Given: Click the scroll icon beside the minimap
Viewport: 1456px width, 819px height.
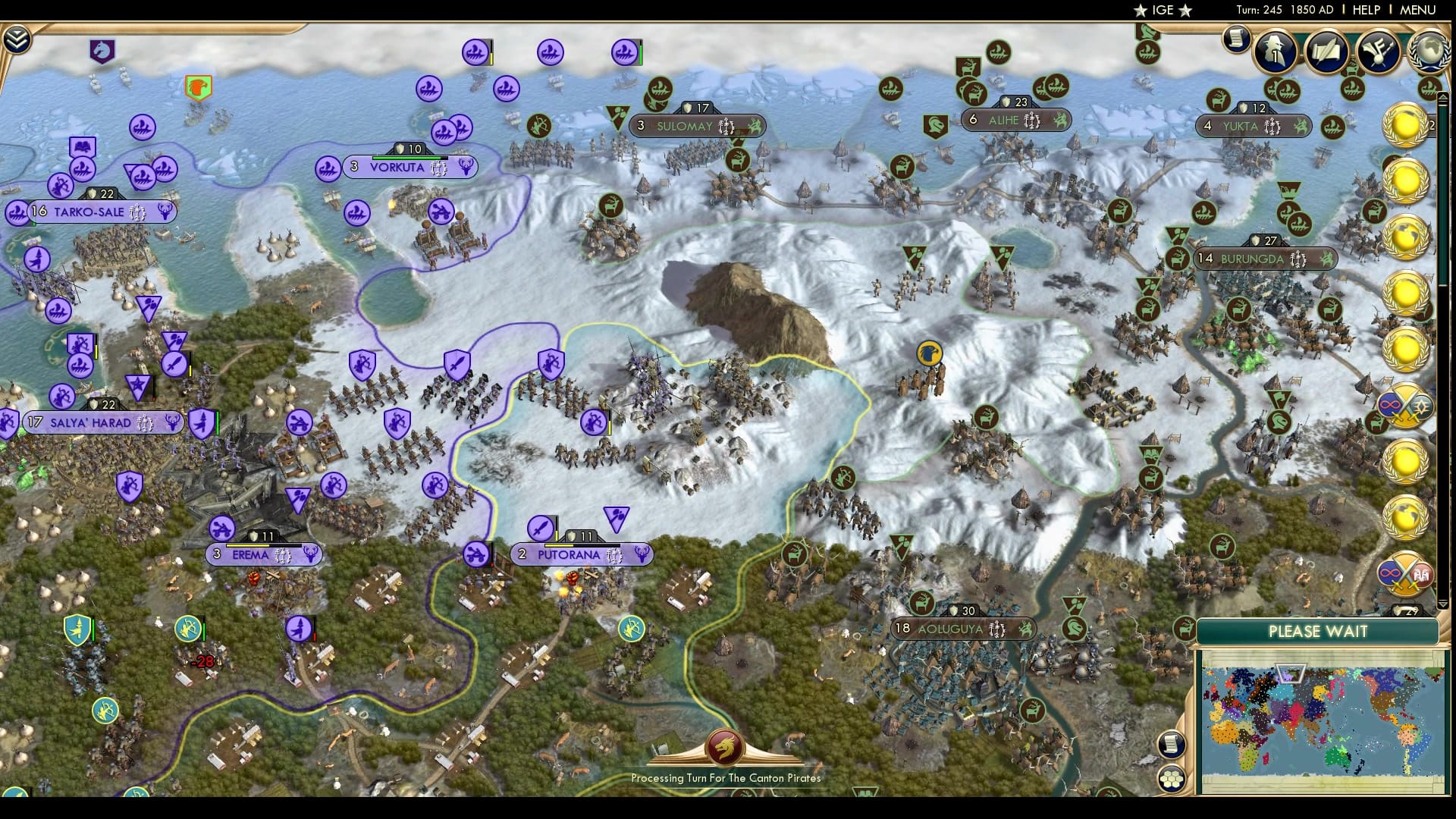Looking at the screenshot, I should point(1171,742).
